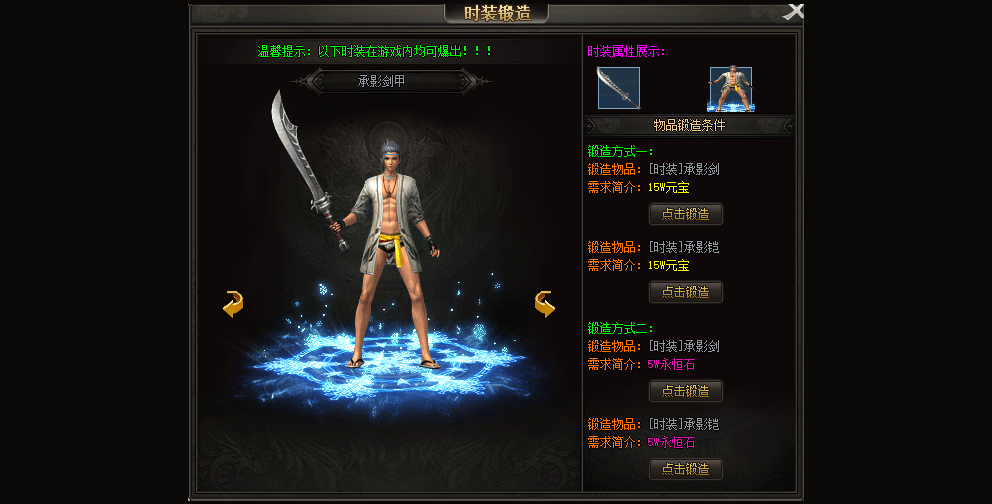Close the 时装锻造 window
992x504 pixels.
793,12
